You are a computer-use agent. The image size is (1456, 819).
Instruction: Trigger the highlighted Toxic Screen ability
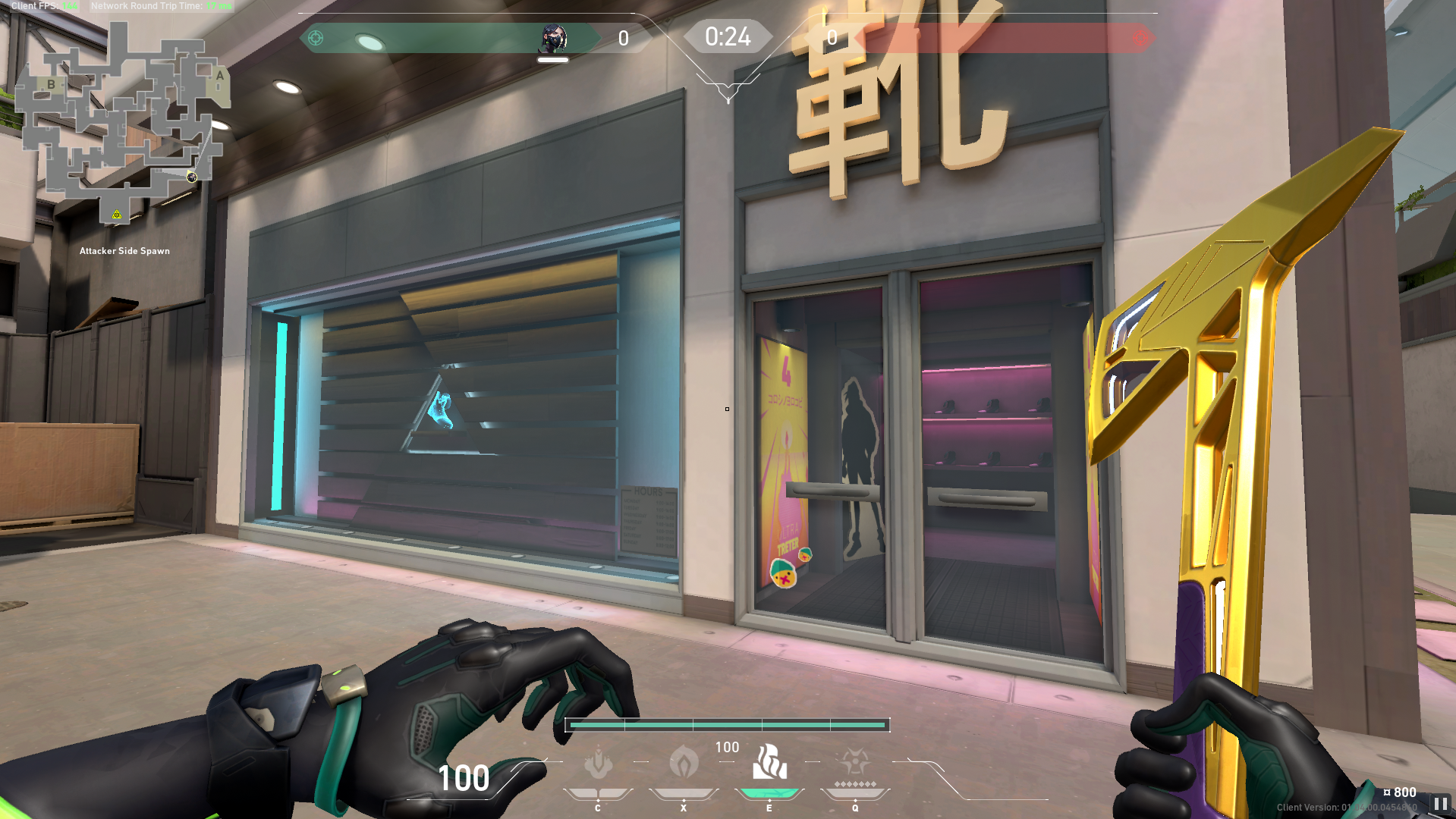coord(769,762)
